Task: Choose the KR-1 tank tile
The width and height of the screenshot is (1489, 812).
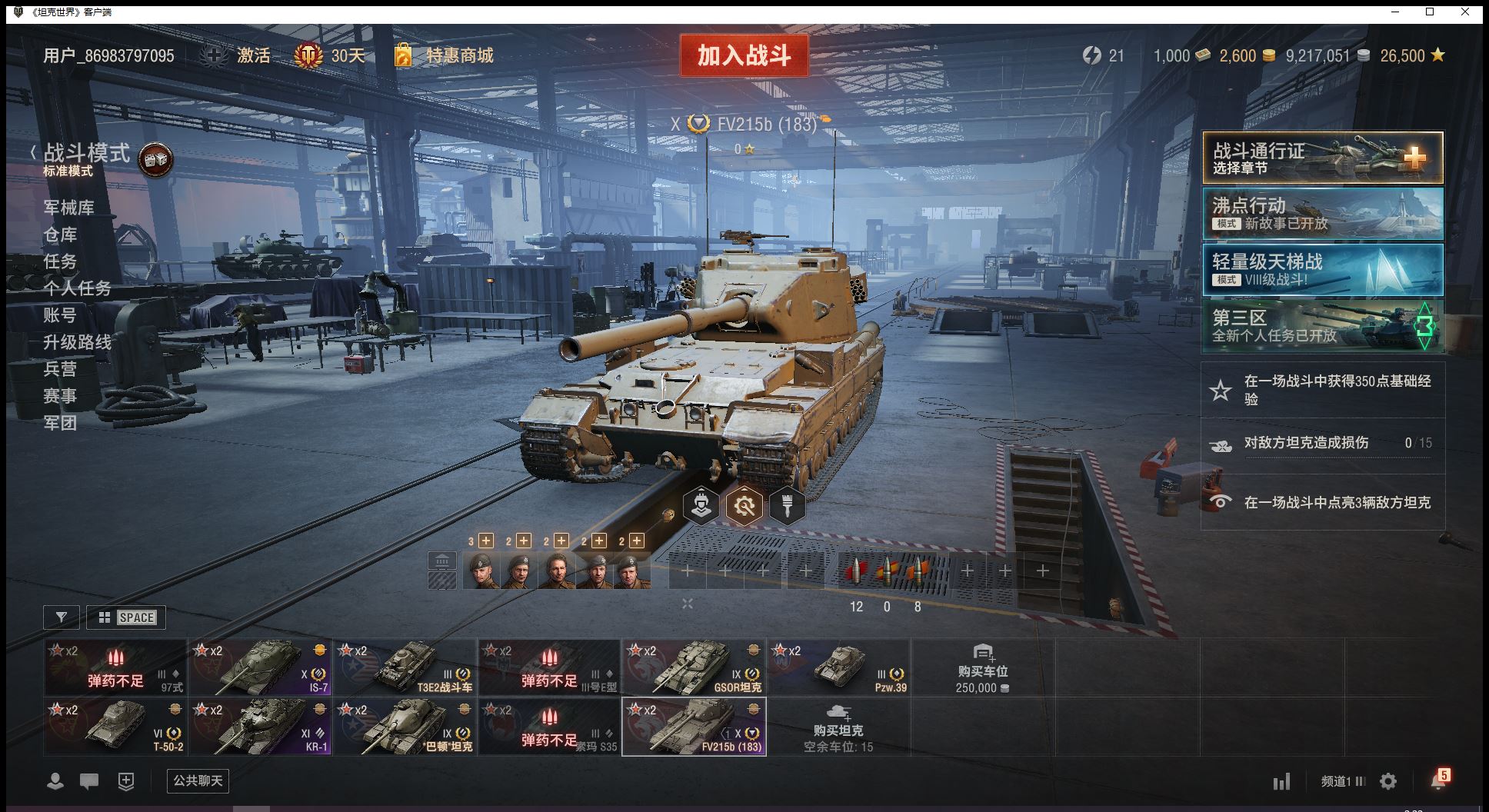Action: (260, 726)
